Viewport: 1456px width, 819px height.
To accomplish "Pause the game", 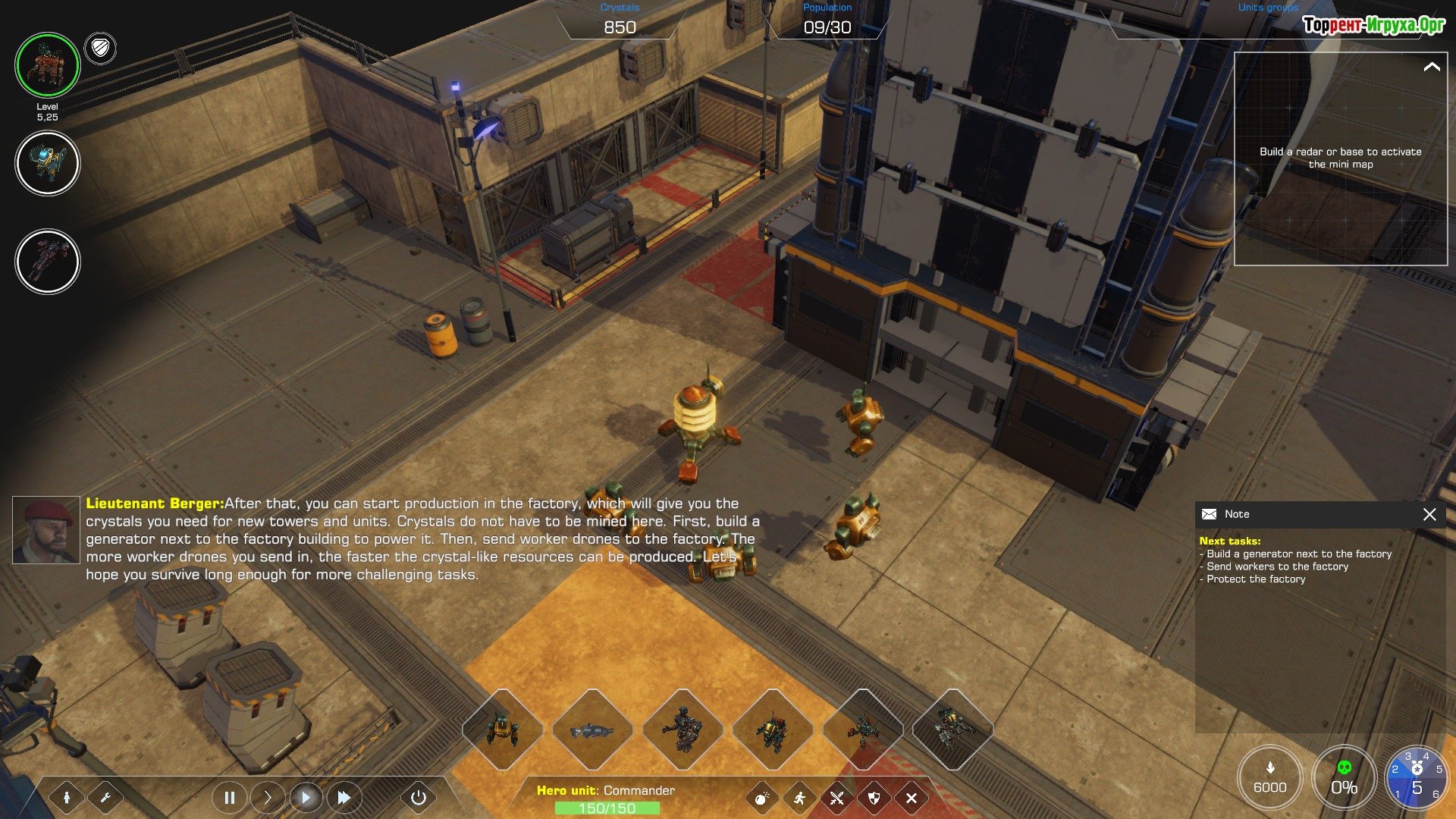I will tap(229, 798).
